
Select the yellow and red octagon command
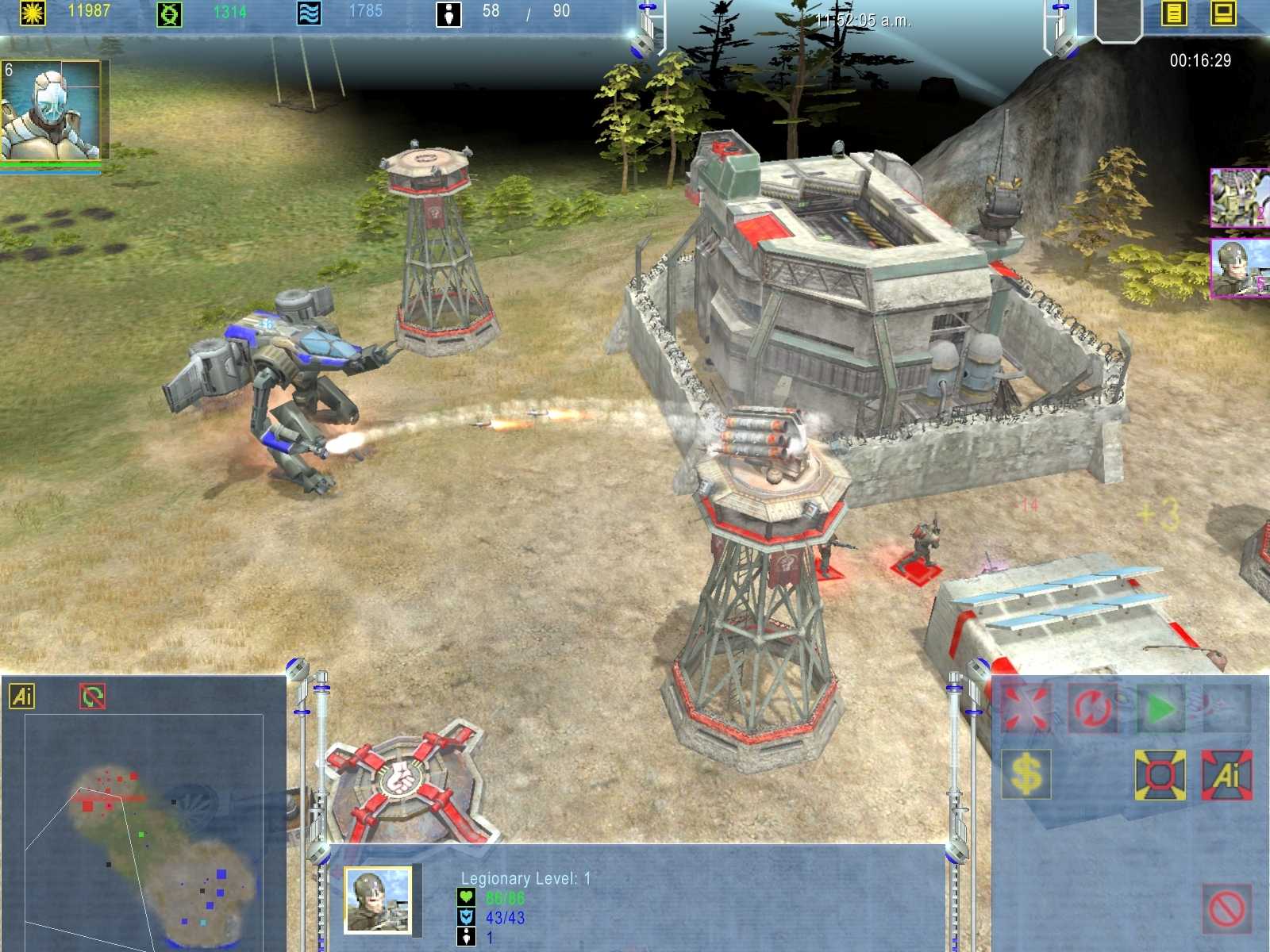pos(1160,774)
